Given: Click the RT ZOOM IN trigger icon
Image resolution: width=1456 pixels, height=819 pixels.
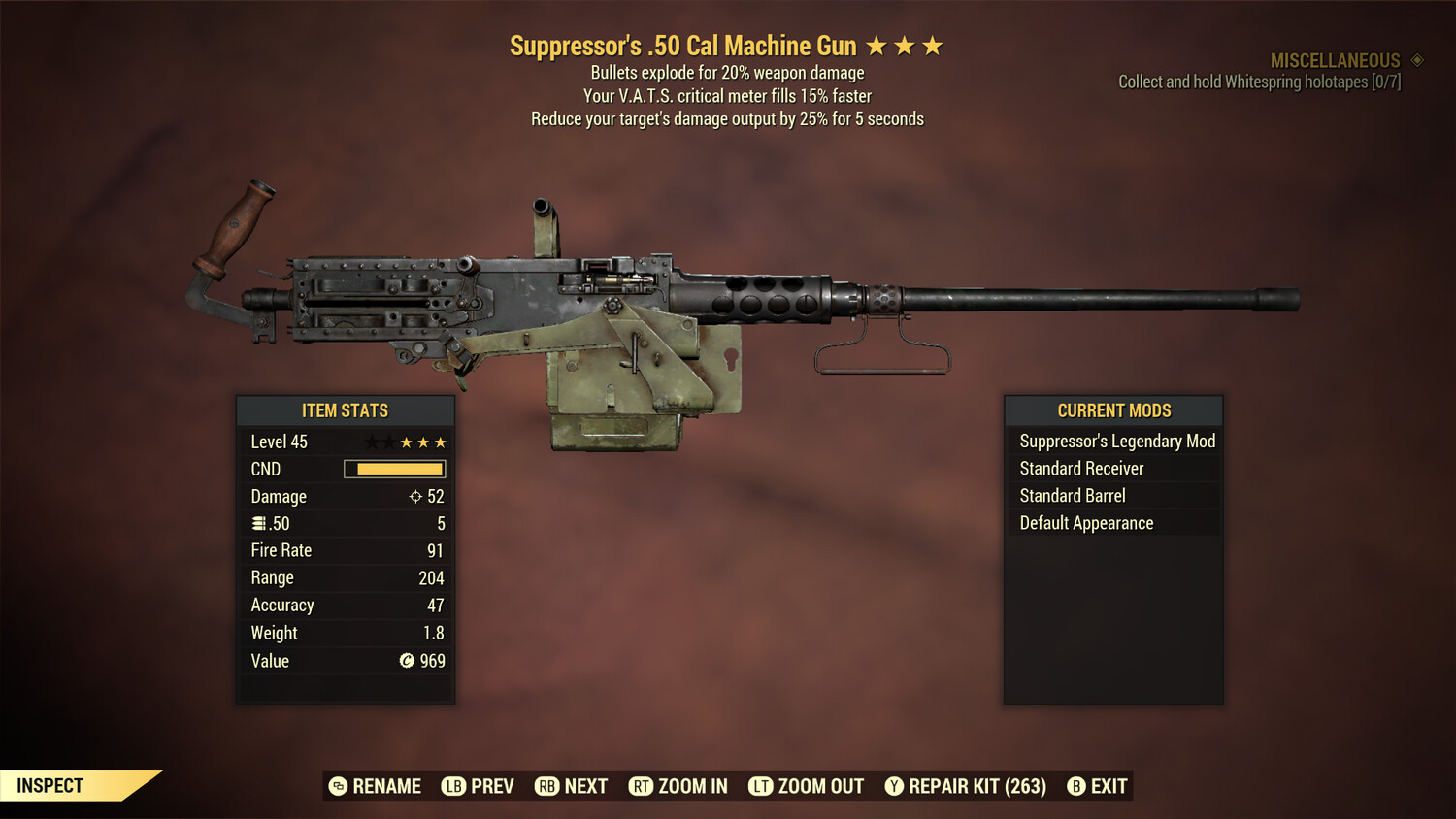Looking at the screenshot, I should pos(642,786).
